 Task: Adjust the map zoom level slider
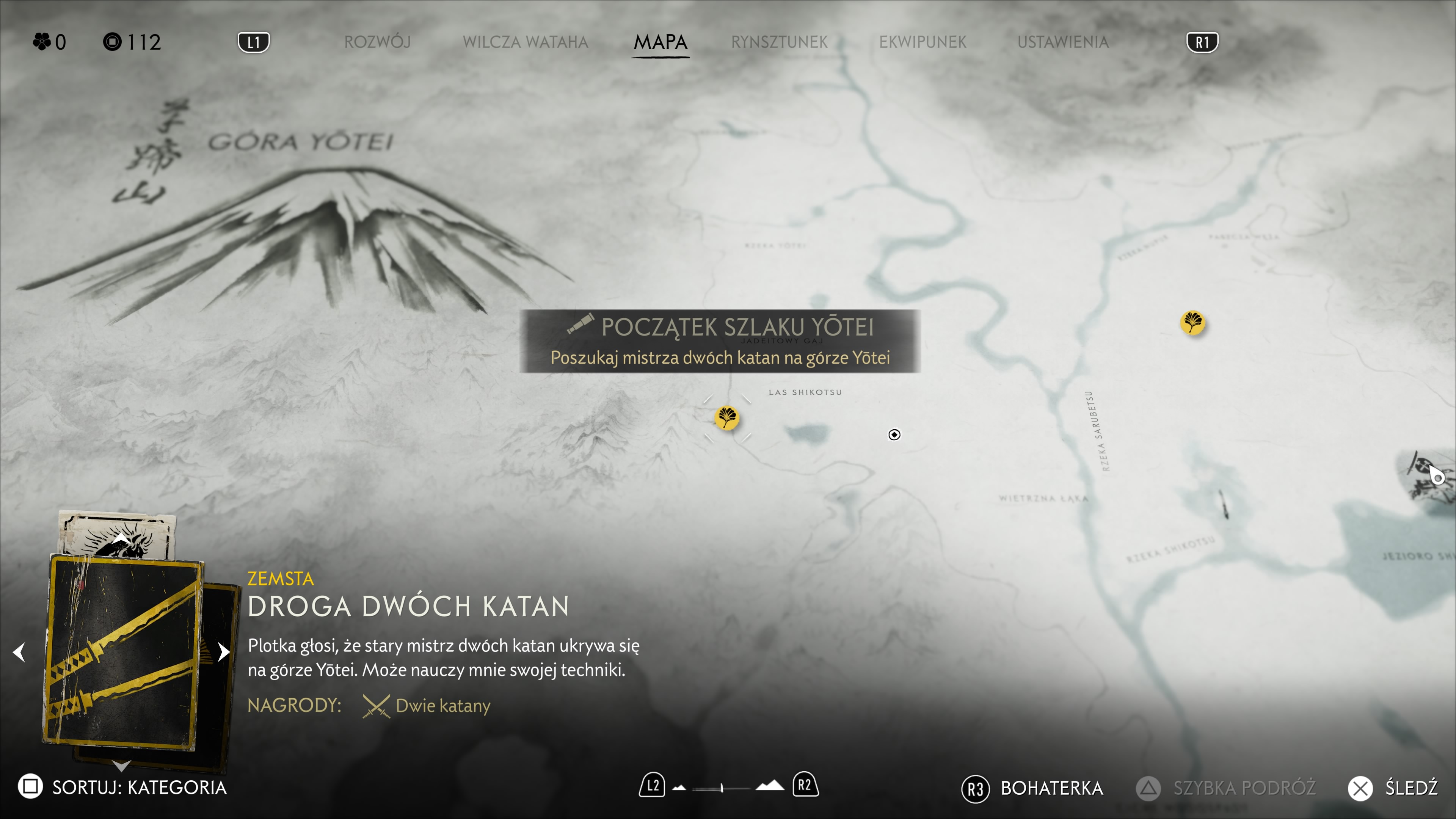[x=722, y=788]
